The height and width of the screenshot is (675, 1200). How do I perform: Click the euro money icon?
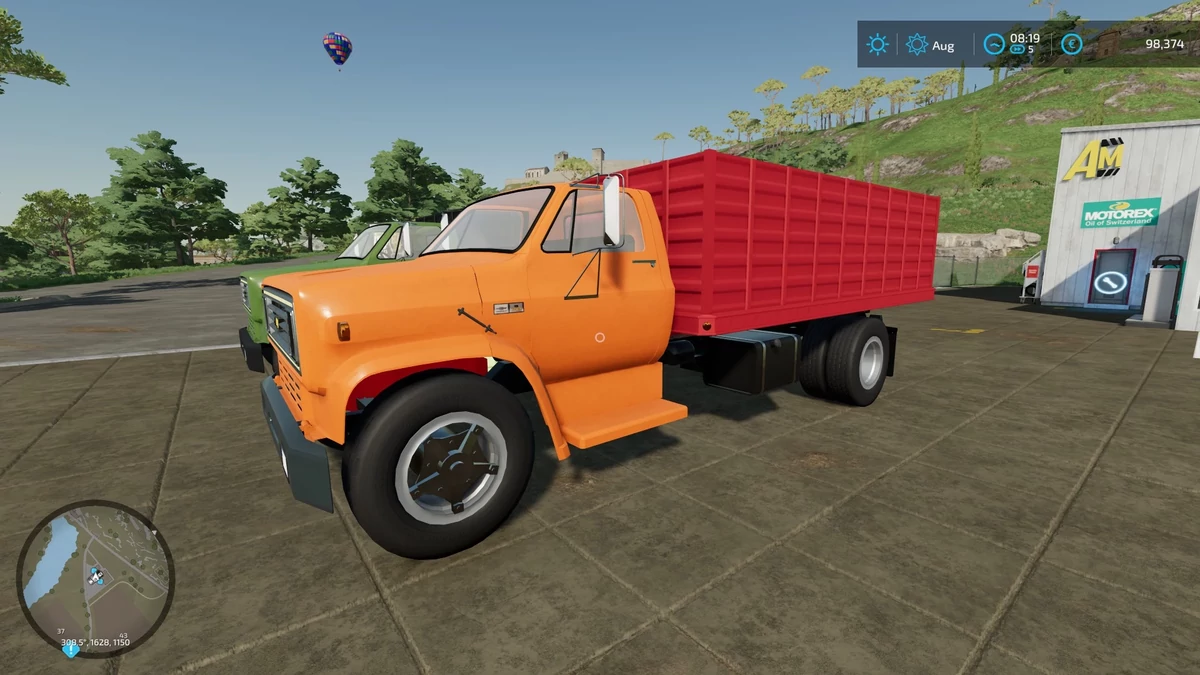pyautogui.click(x=1071, y=44)
